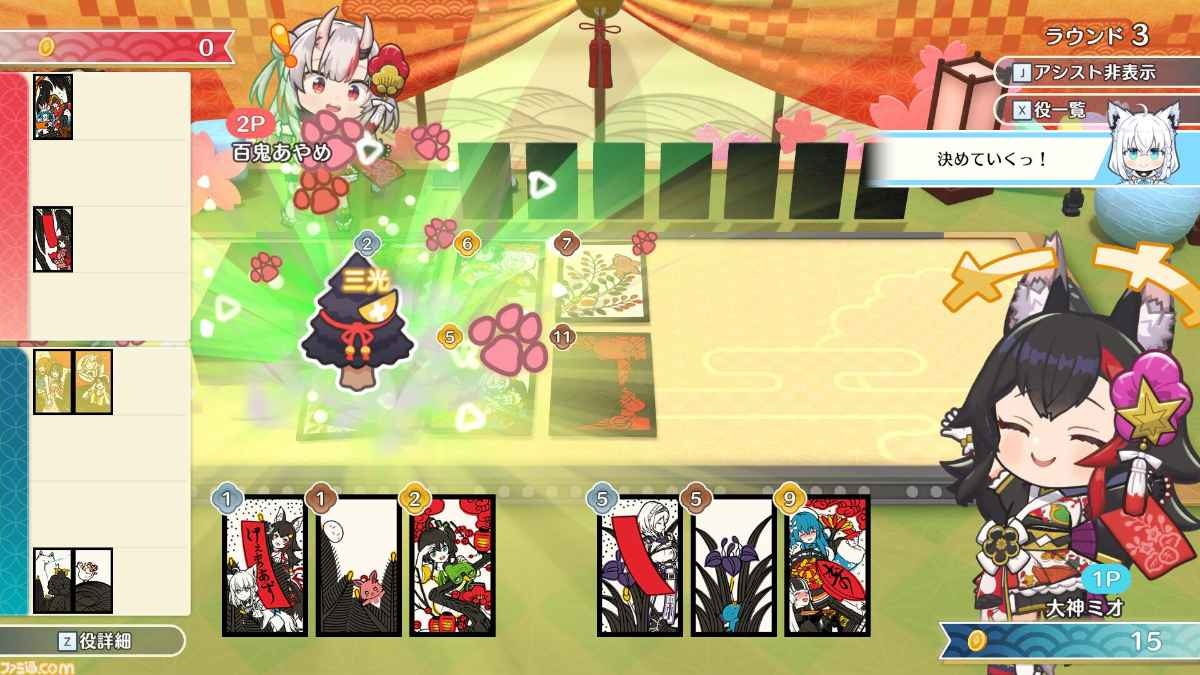Select the iris card with red ribbon
Image resolution: width=1200 pixels, height=675 pixels.
click(640, 566)
